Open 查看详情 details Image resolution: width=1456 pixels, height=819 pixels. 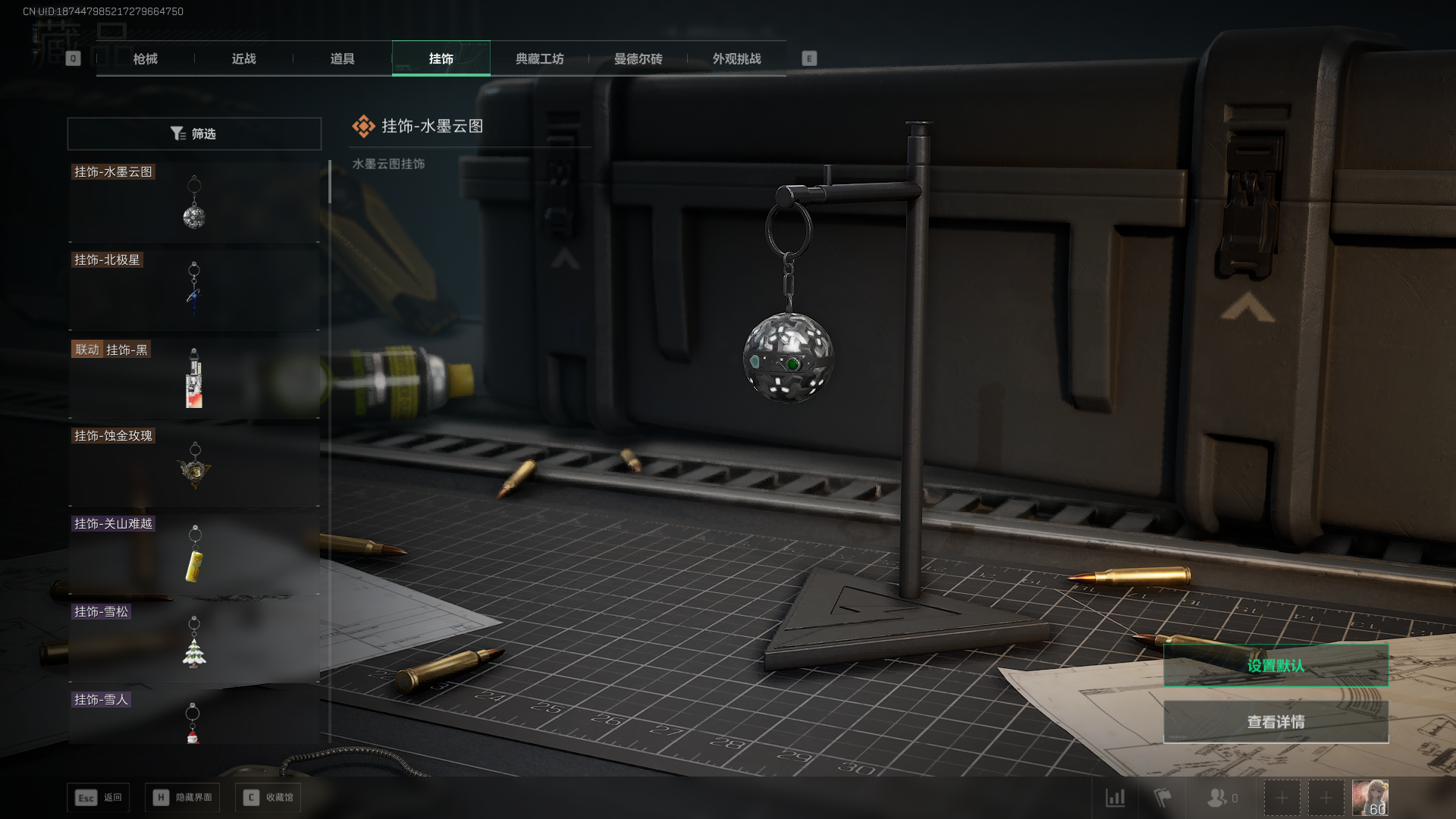[x=1276, y=721]
